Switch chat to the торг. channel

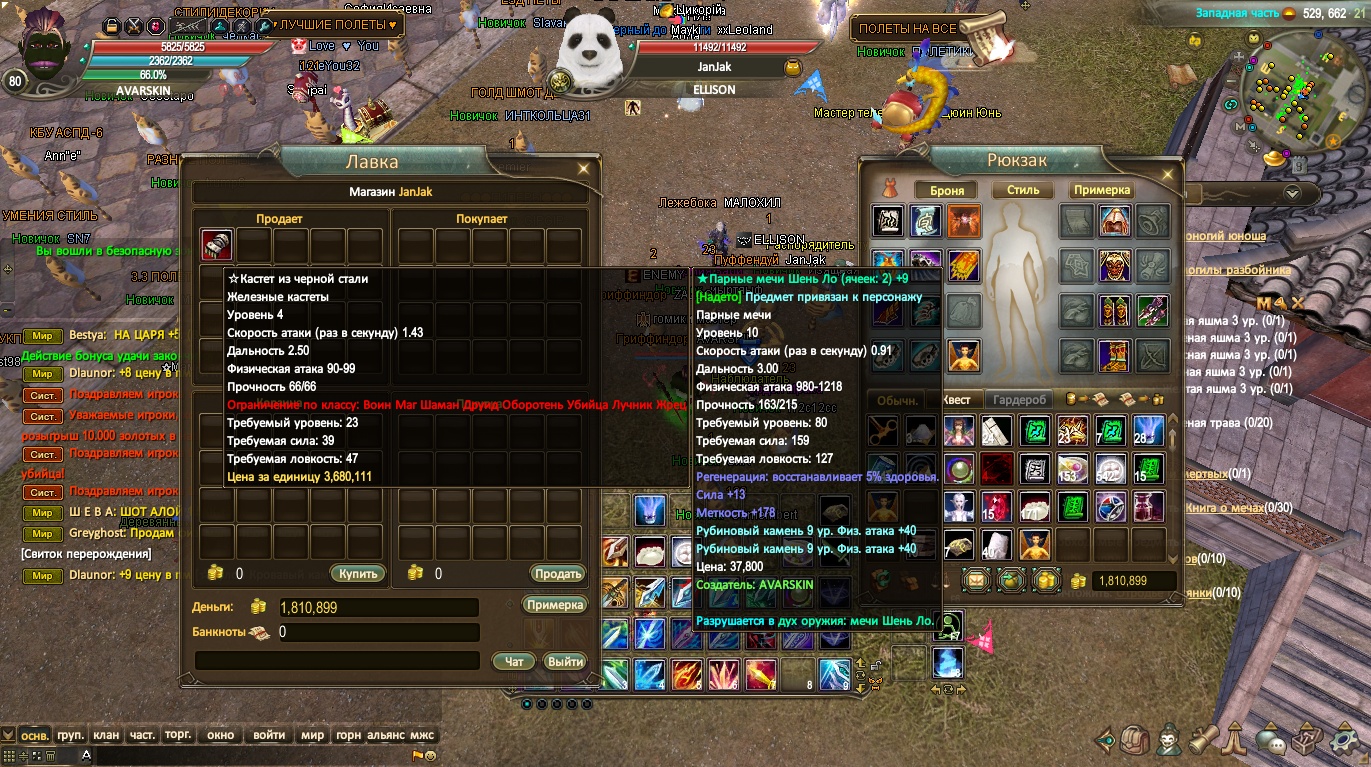point(178,735)
